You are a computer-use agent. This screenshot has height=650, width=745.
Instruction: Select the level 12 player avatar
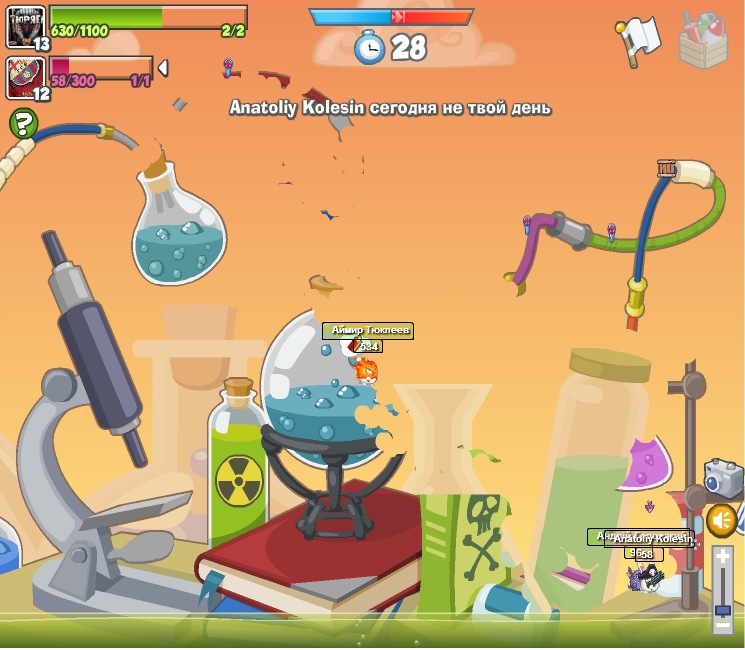click(x=25, y=76)
